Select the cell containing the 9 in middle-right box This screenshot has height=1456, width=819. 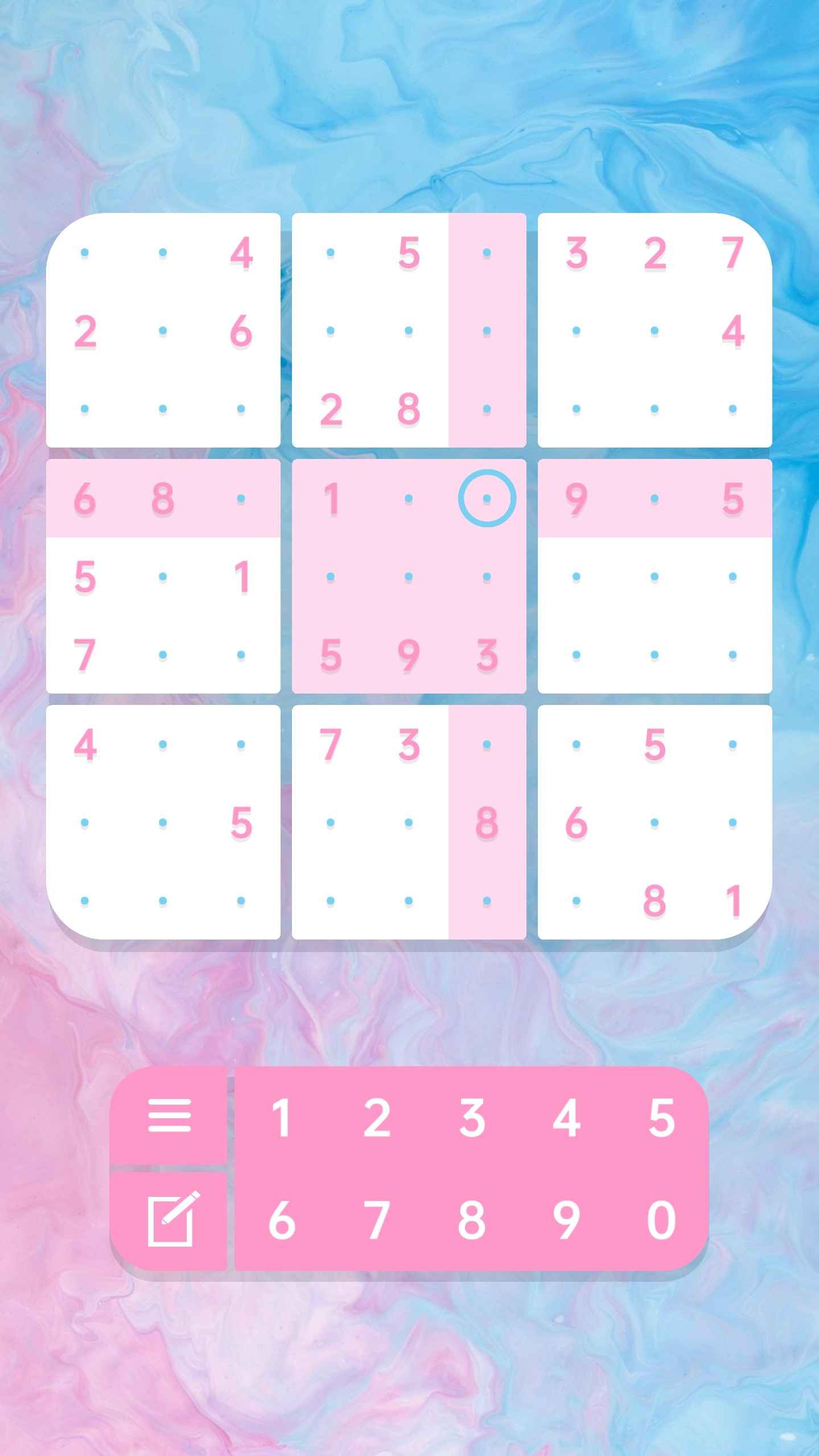point(577,498)
